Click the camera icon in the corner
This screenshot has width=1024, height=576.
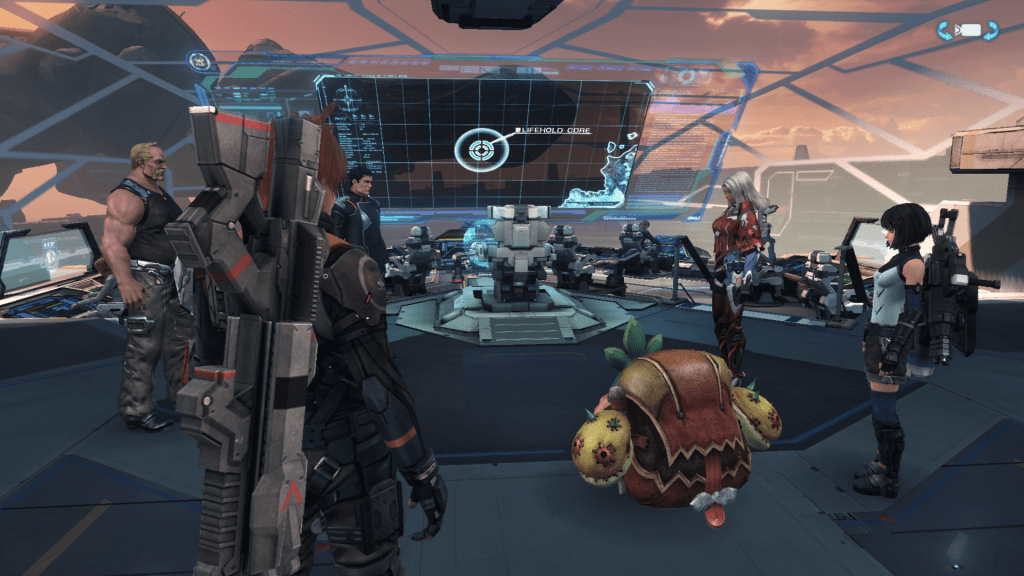coord(967,31)
